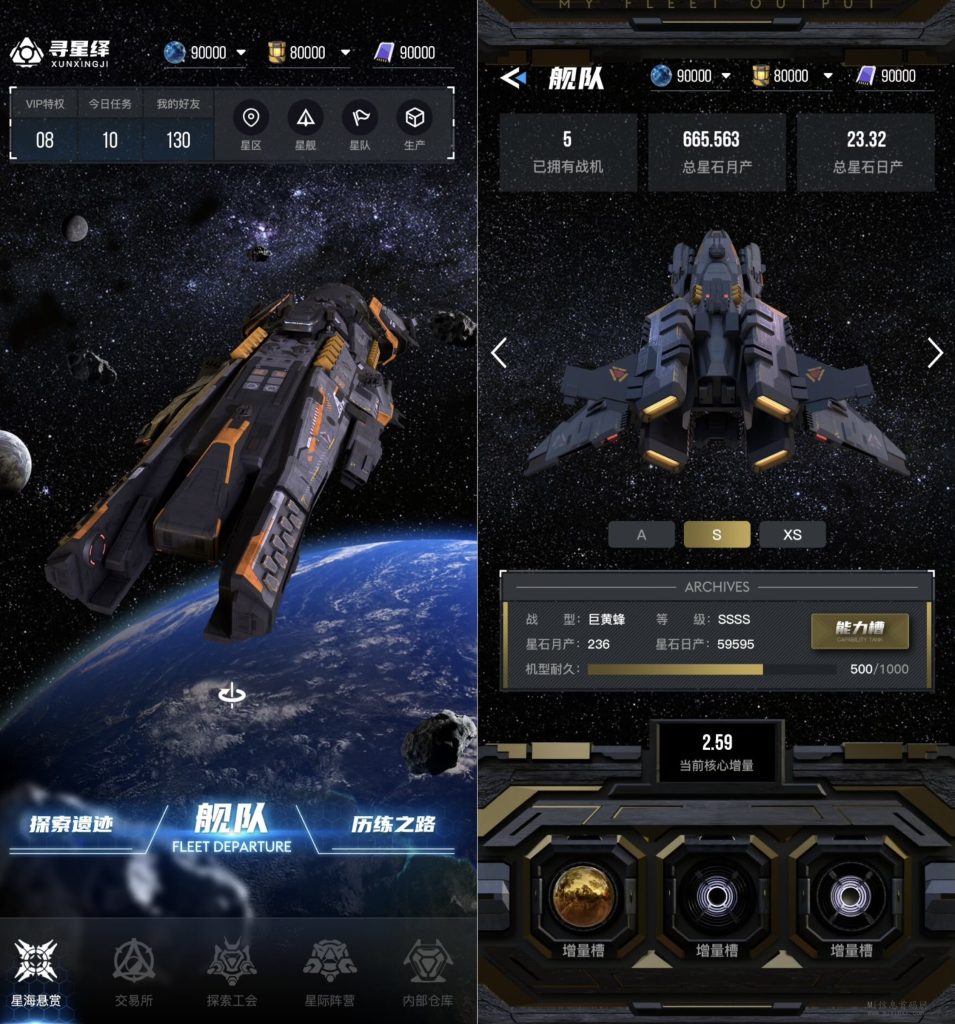Open 星际阵营 faction tab
The width and height of the screenshot is (955, 1024).
point(329,971)
